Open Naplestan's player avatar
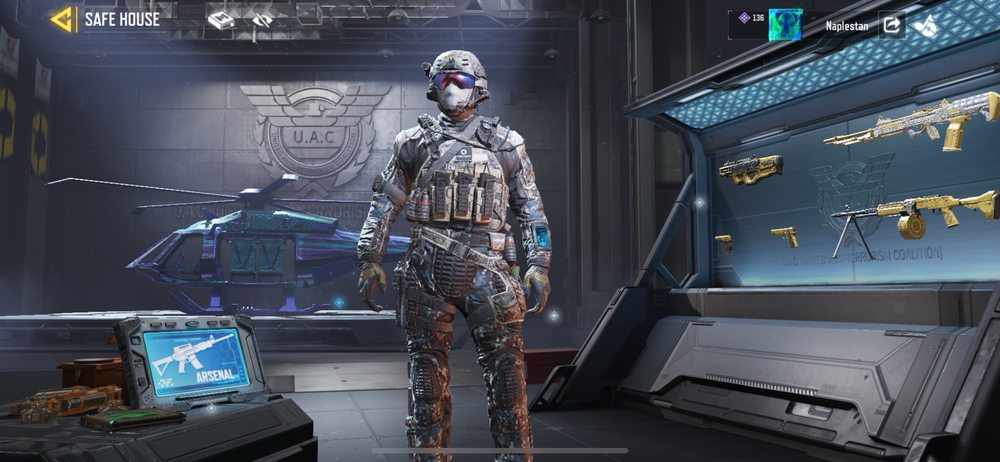Image resolution: width=1000 pixels, height=462 pixels. point(785,24)
